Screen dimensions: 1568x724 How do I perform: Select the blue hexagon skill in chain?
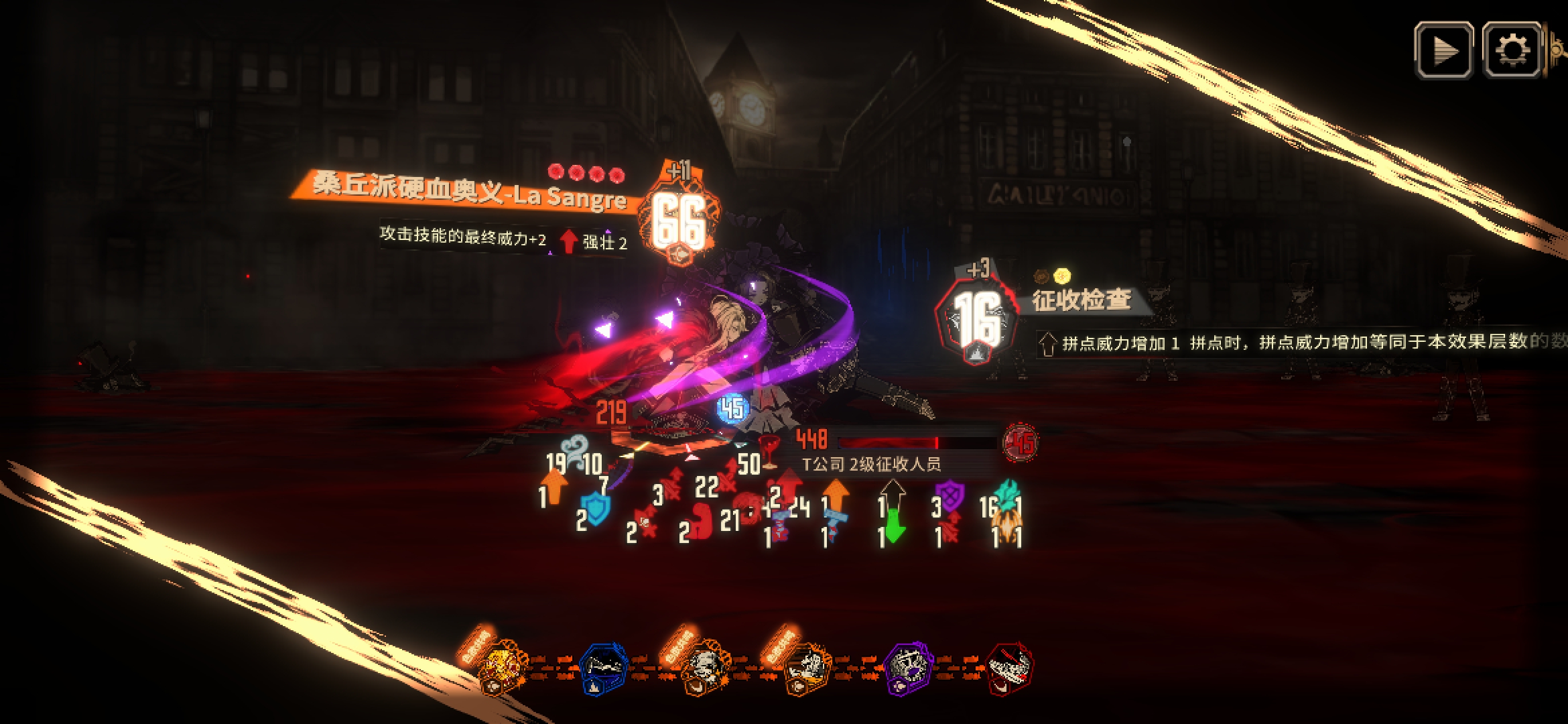[603, 668]
